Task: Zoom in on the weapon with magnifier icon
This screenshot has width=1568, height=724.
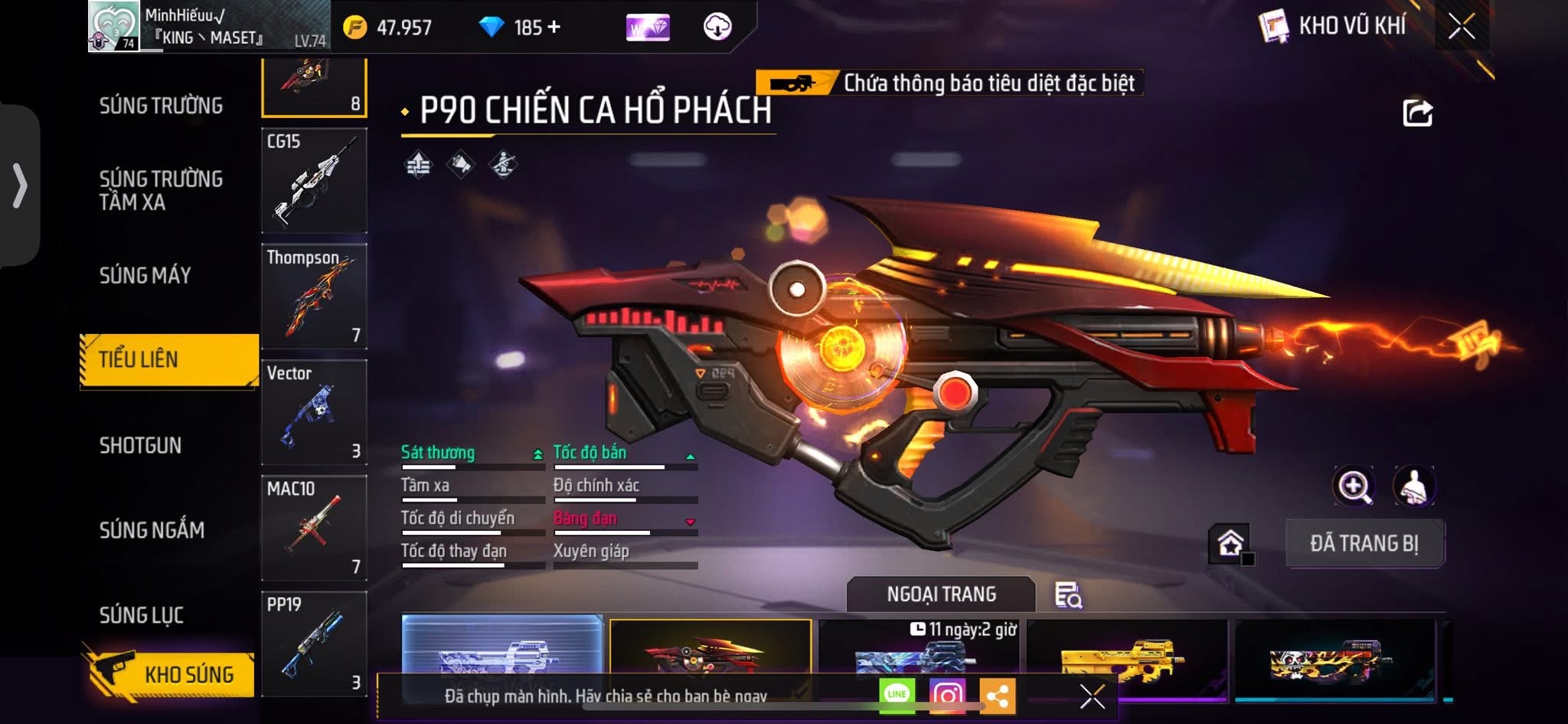Action: pyautogui.click(x=1354, y=486)
